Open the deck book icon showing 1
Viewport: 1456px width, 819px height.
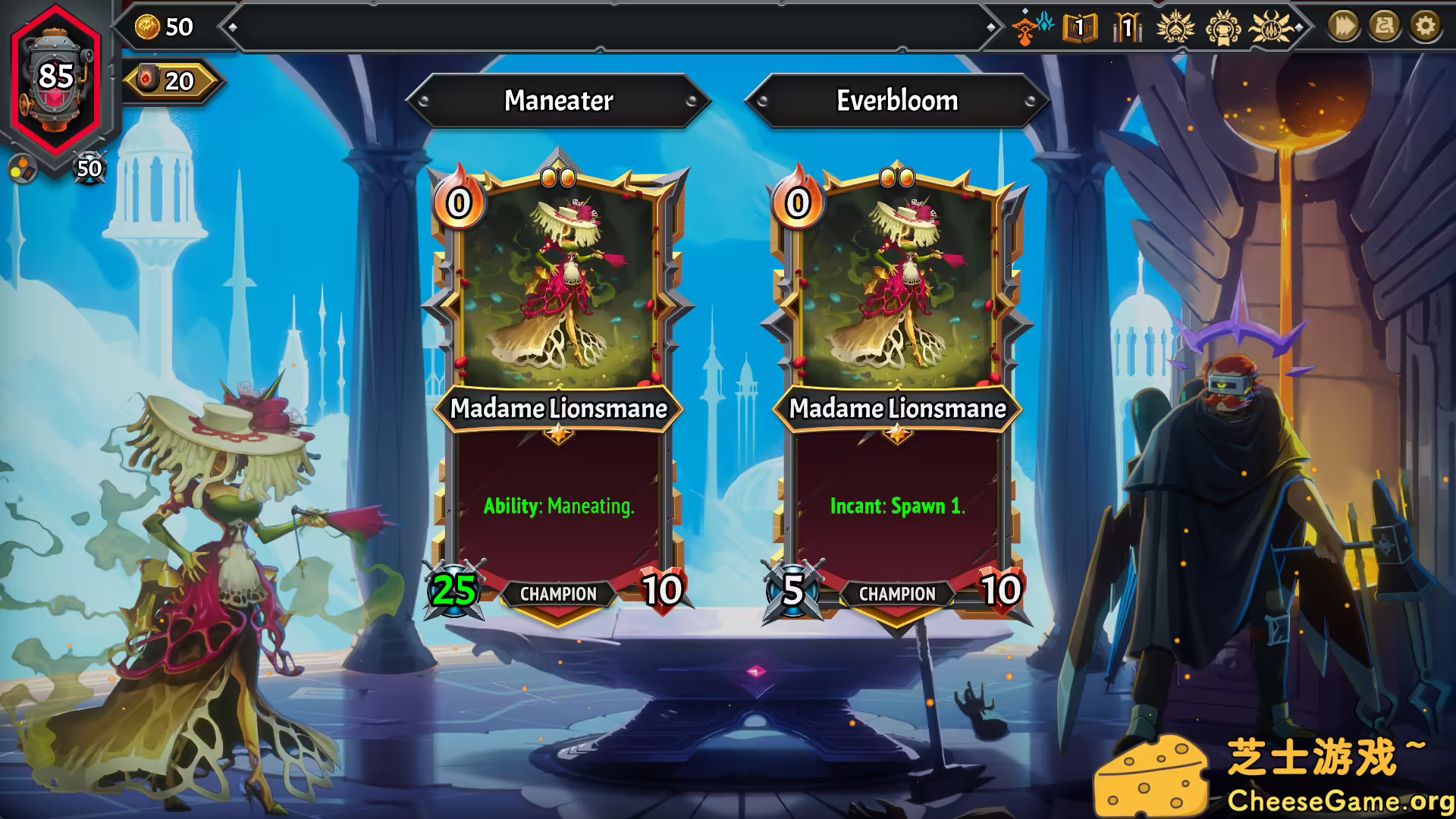(1078, 27)
